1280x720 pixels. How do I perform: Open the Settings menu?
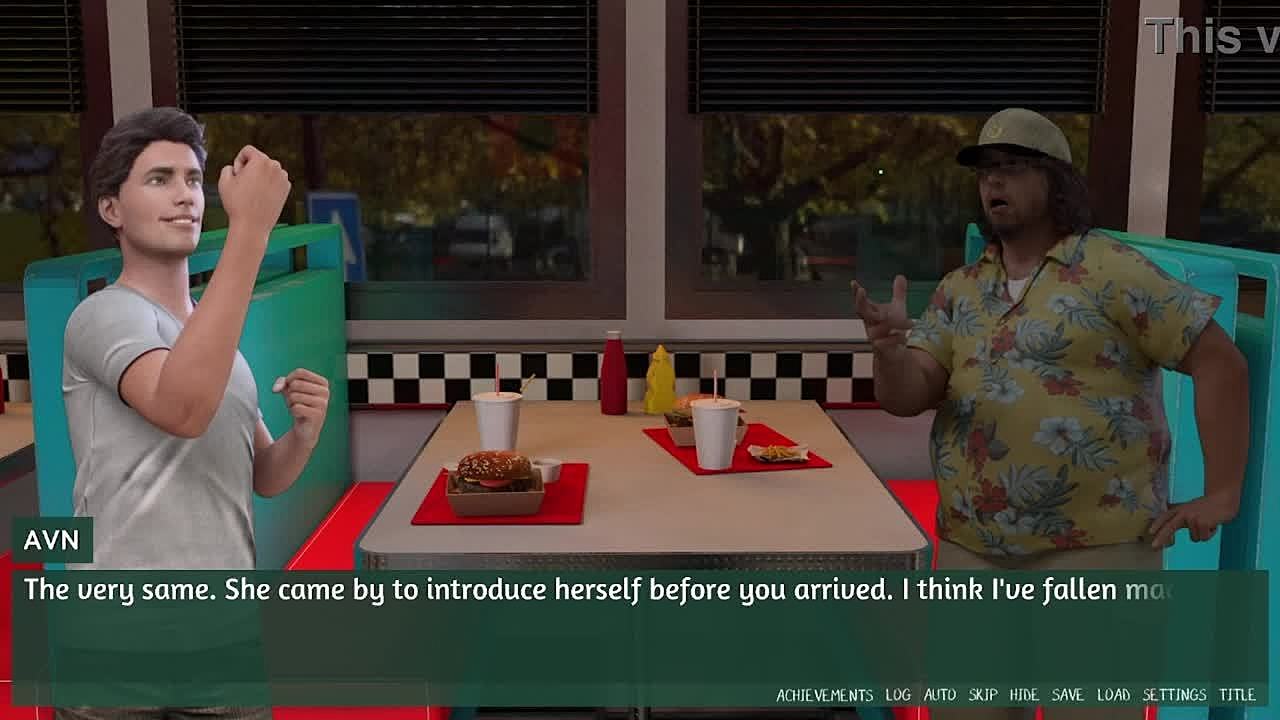point(1174,695)
